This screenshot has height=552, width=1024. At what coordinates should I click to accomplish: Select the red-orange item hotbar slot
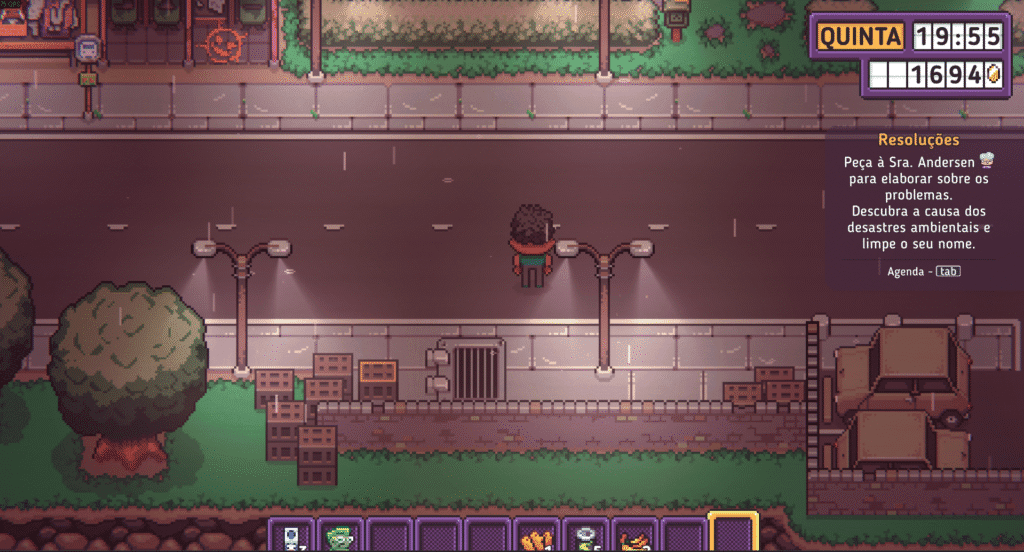pyautogui.click(x=635, y=537)
